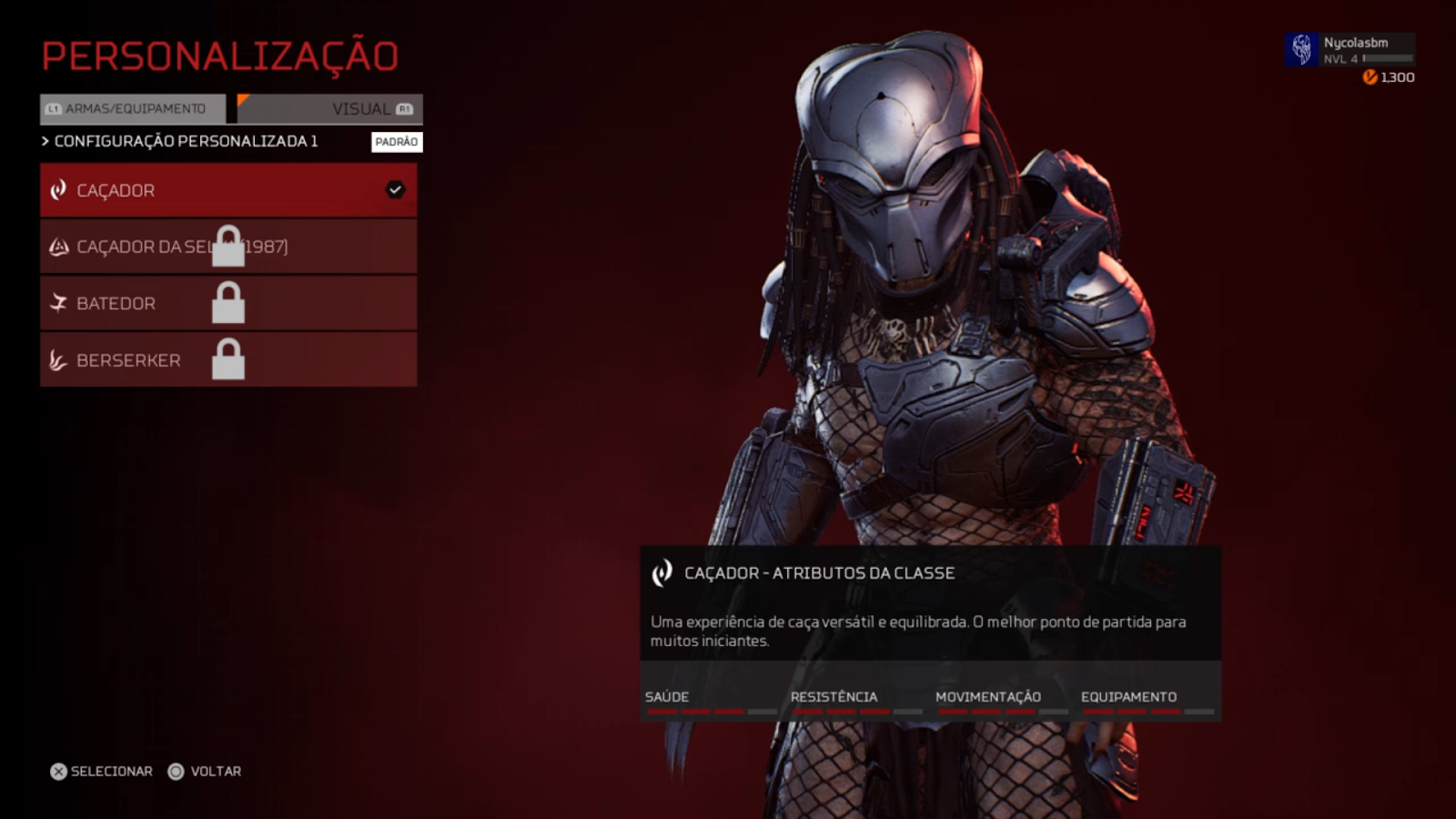This screenshot has height=819, width=1456.
Task: Click the R1 button icon on the Visual tab
Action: pyautogui.click(x=403, y=108)
